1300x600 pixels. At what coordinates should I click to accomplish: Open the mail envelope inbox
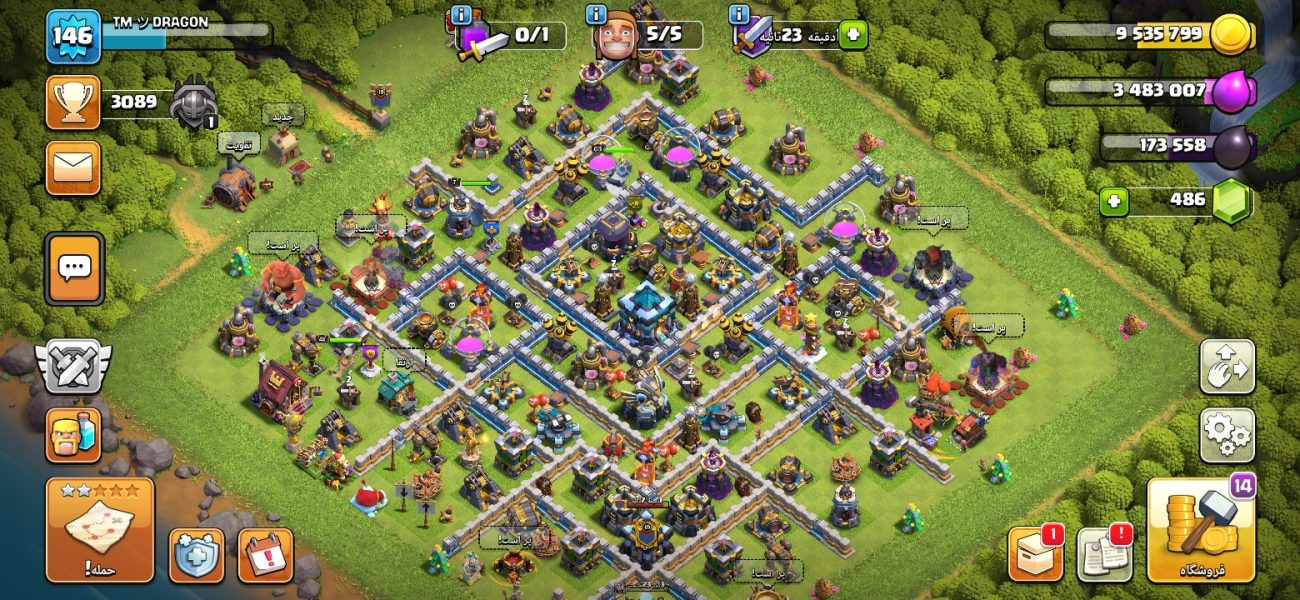pyautogui.click(x=73, y=167)
